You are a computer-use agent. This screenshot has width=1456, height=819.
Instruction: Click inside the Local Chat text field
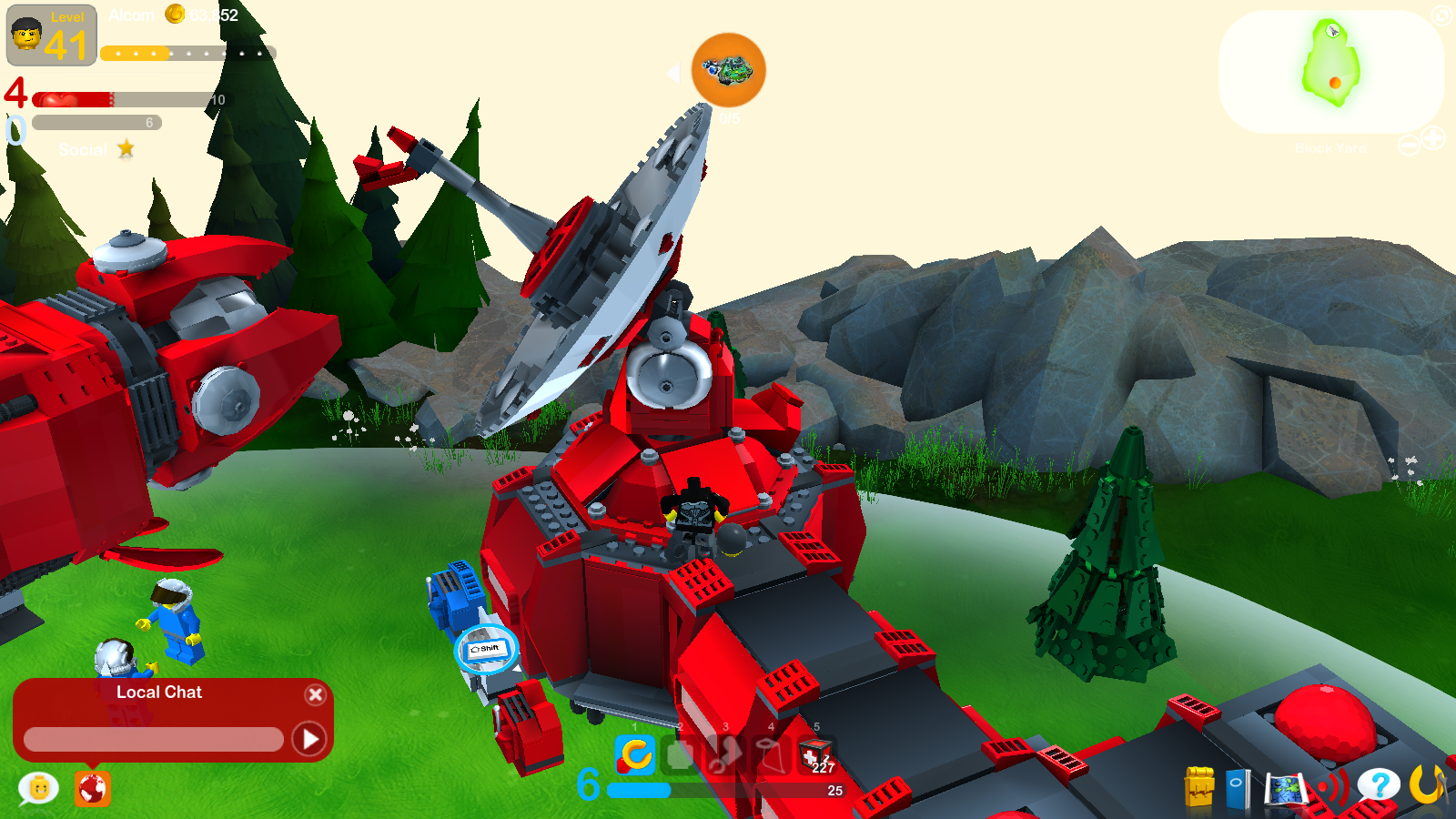155,739
